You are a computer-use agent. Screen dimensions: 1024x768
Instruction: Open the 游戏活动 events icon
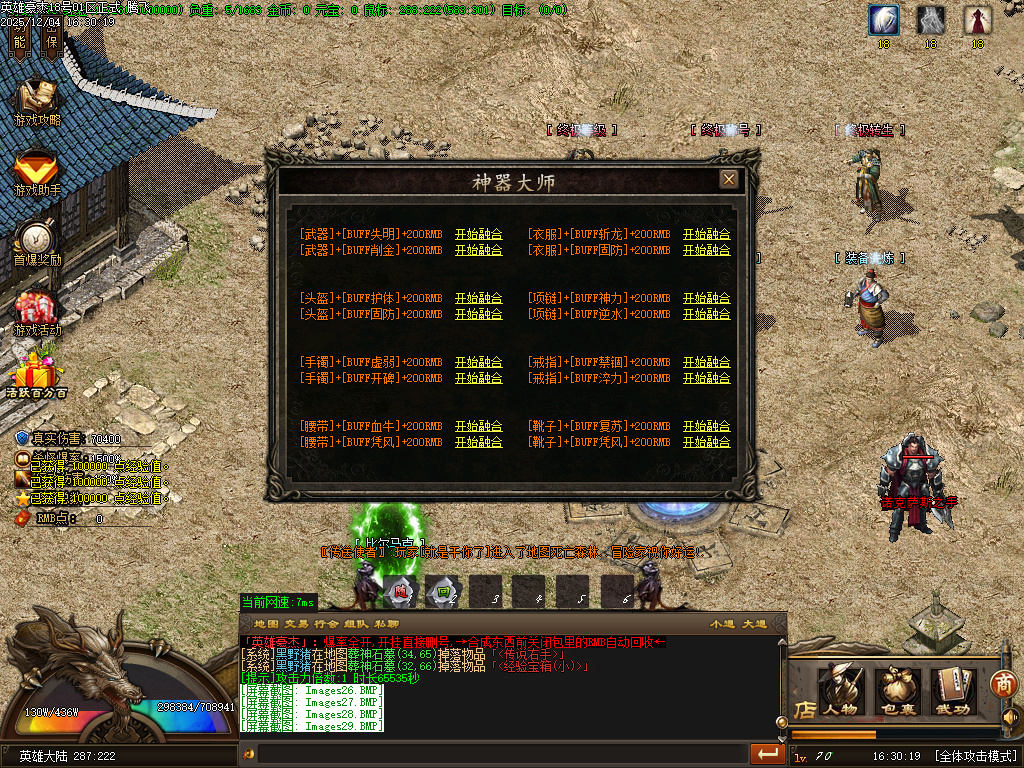pyautogui.click(x=37, y=312)
